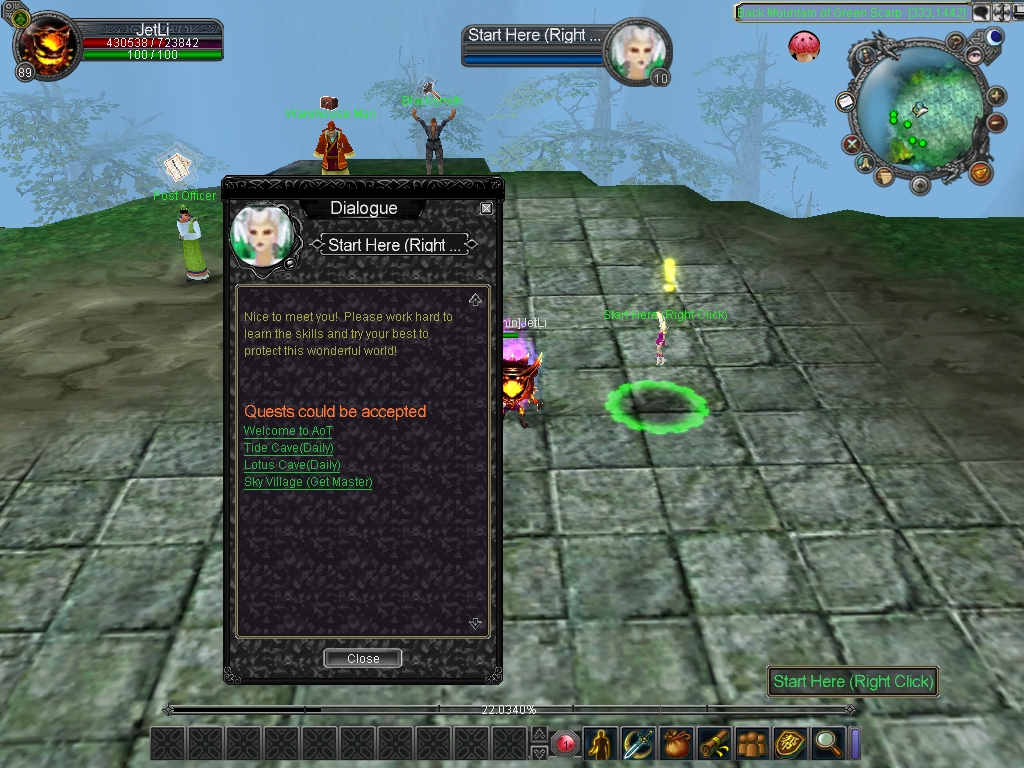The width and height of the screenshot is (1024, 768).
Task: Zoom in the minimap with the plus button
Action: 997,97
